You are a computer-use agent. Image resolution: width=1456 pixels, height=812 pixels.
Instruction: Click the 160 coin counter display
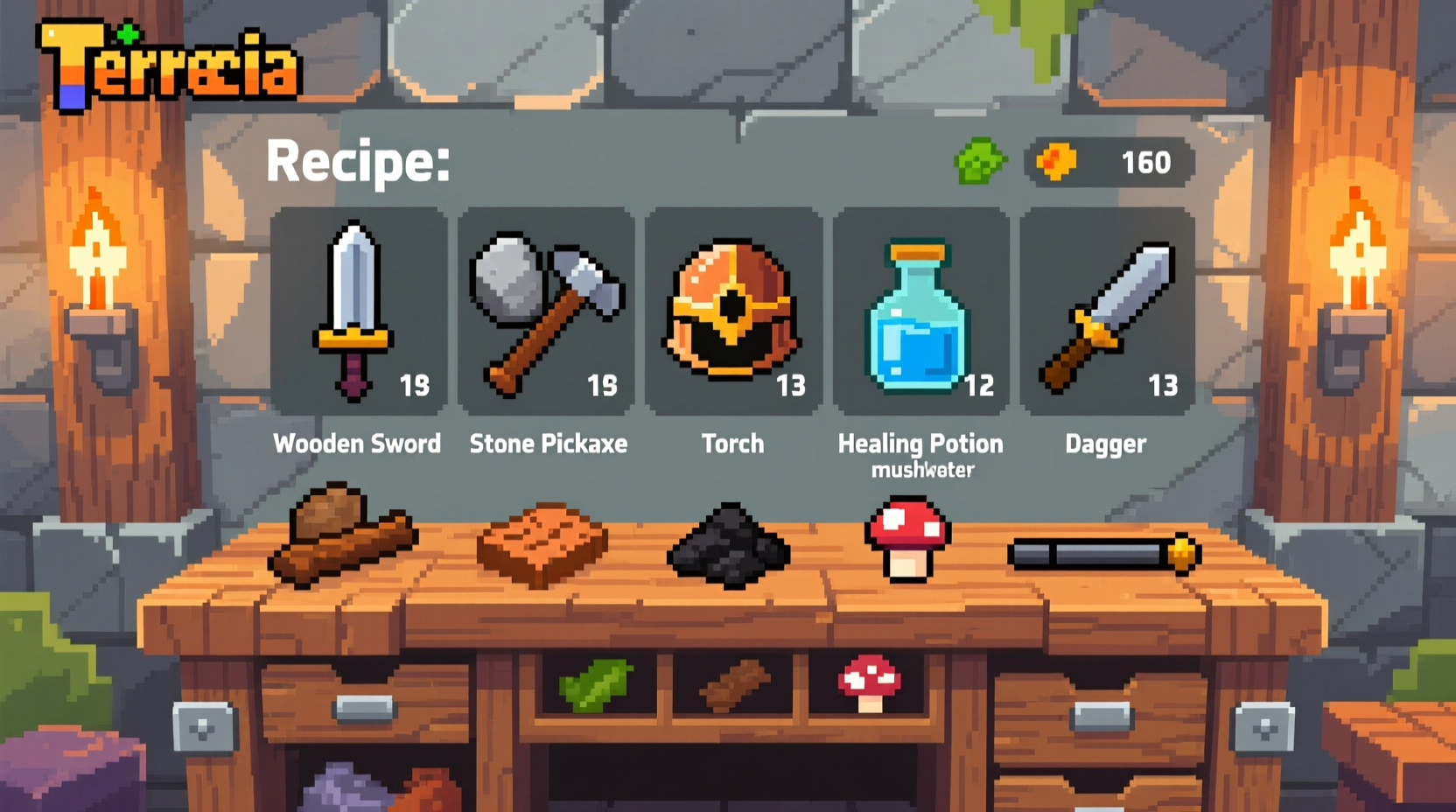coord(1146,162)
